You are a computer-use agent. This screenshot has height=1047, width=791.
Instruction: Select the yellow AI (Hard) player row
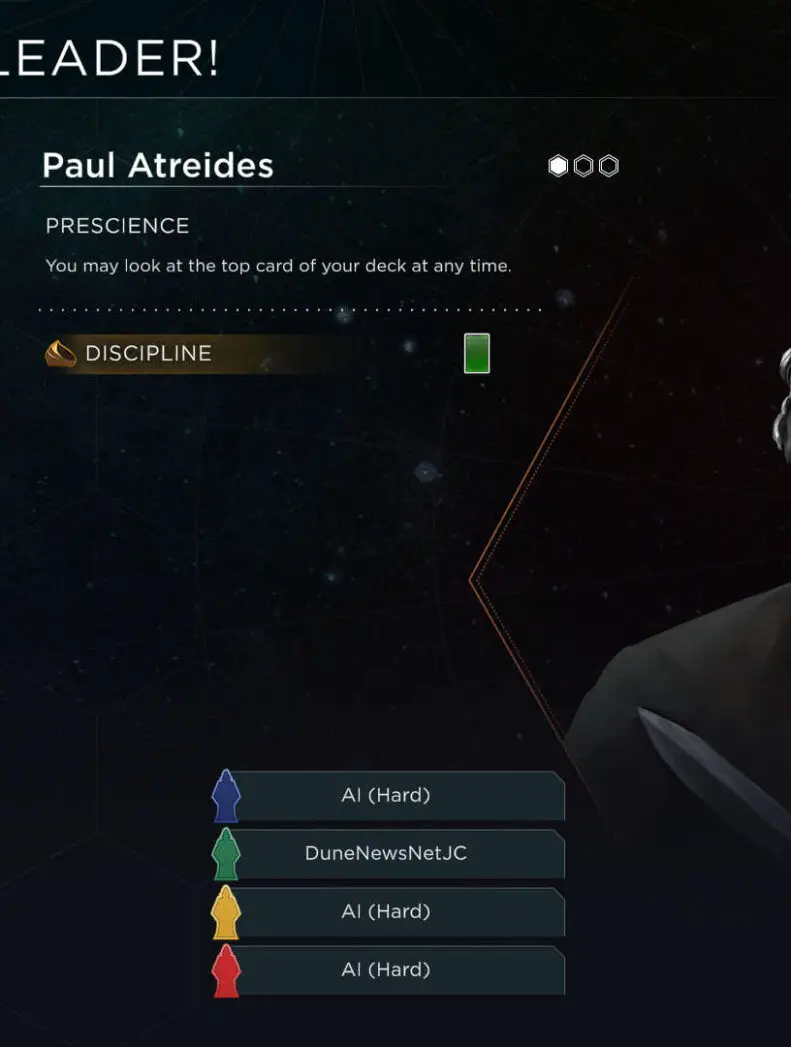click(x=386, y=912)
